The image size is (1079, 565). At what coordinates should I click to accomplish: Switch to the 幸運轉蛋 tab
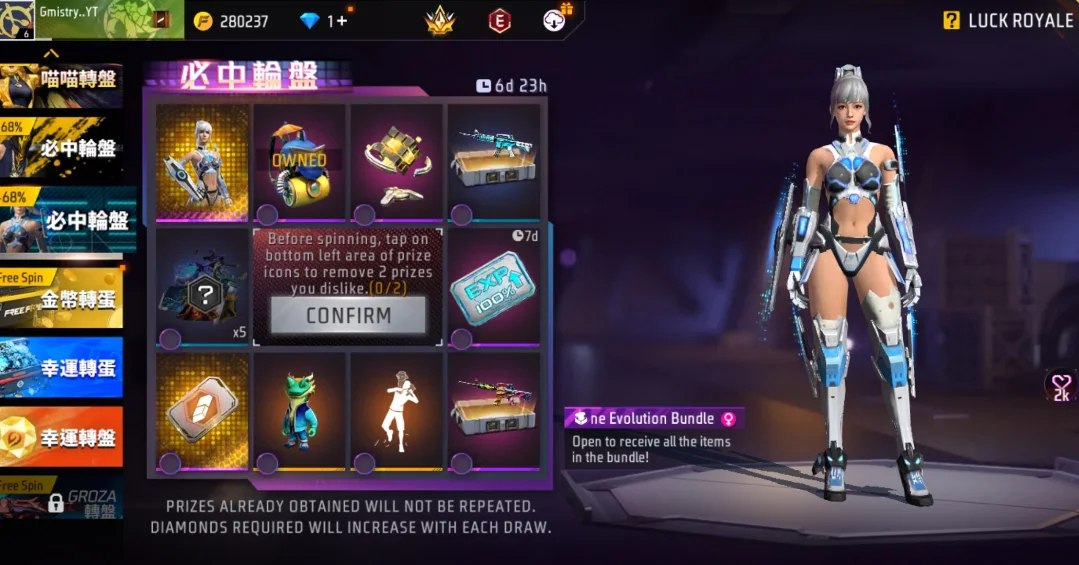pos(62,367)
